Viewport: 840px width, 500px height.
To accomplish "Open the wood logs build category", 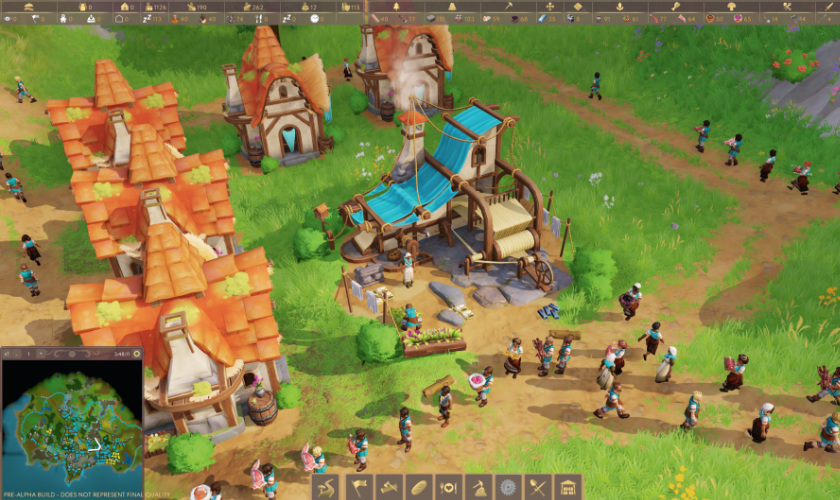I will click(x=387, y=487).
